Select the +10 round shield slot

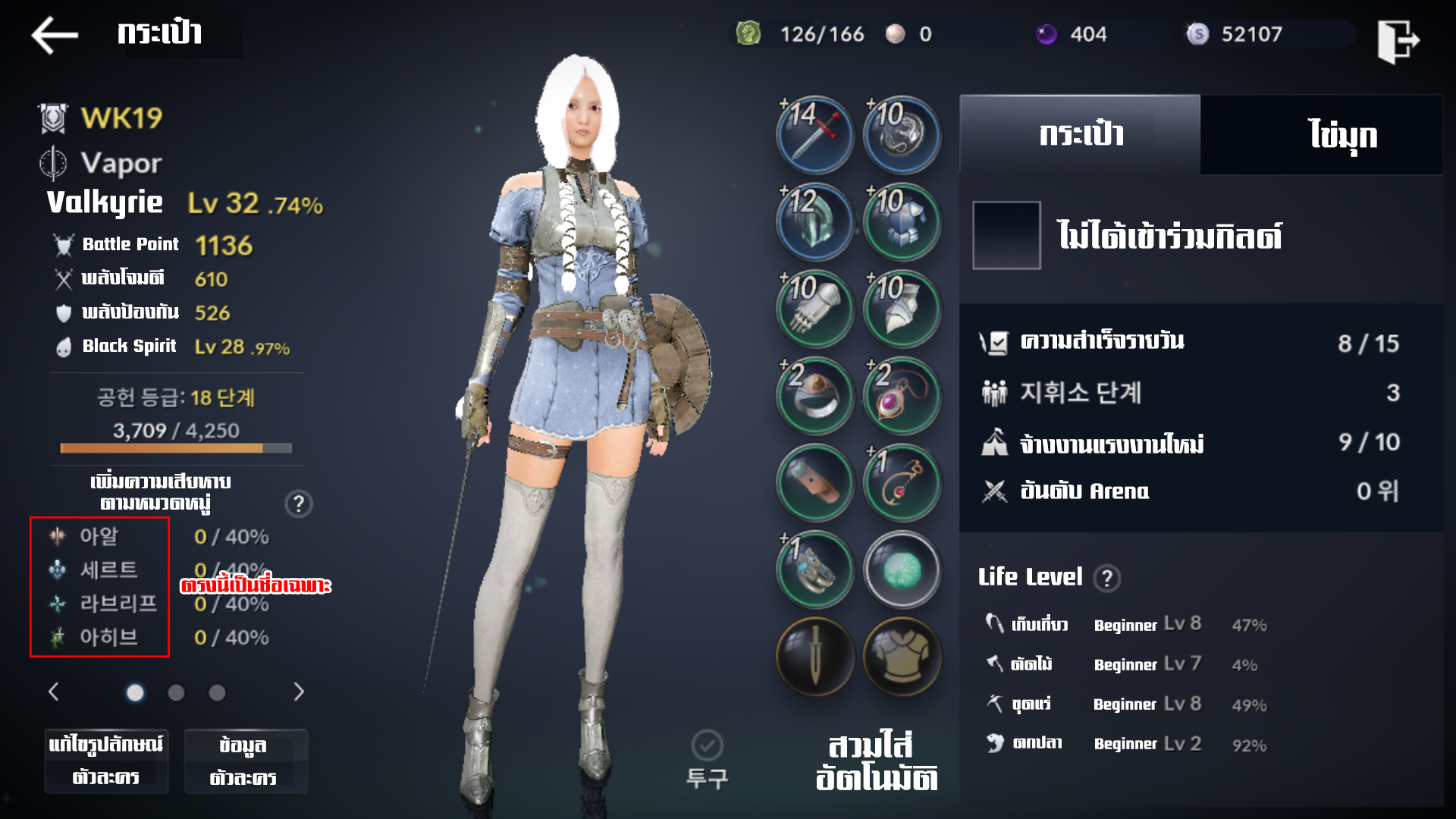coord(902,135)
